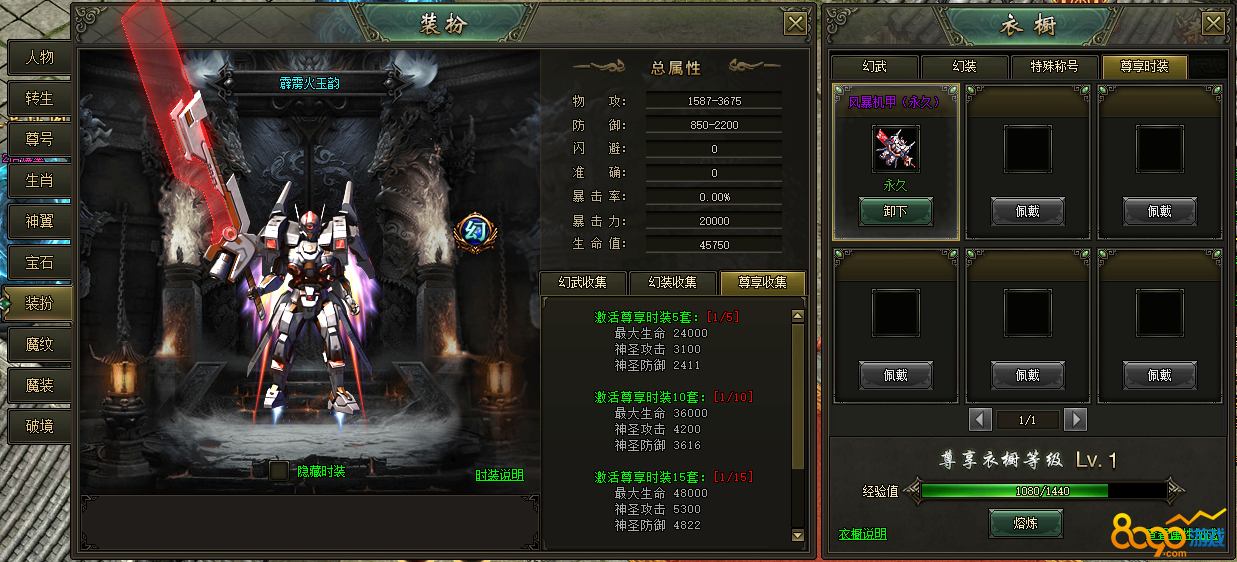Image resolution: width=1237 pixels, height=562 pixels.
Task: Close the 装扮 window
Action: [795, 25]
